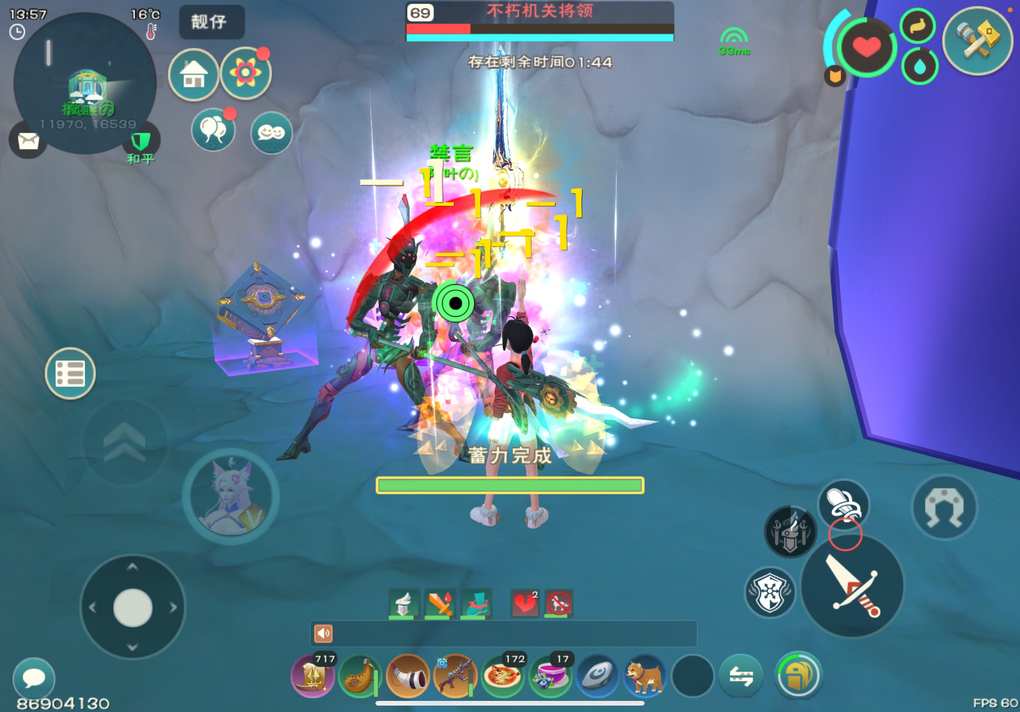The image size is (1020, 712).
Task: Select the purple bowl item slot
Action: point(551,676)
